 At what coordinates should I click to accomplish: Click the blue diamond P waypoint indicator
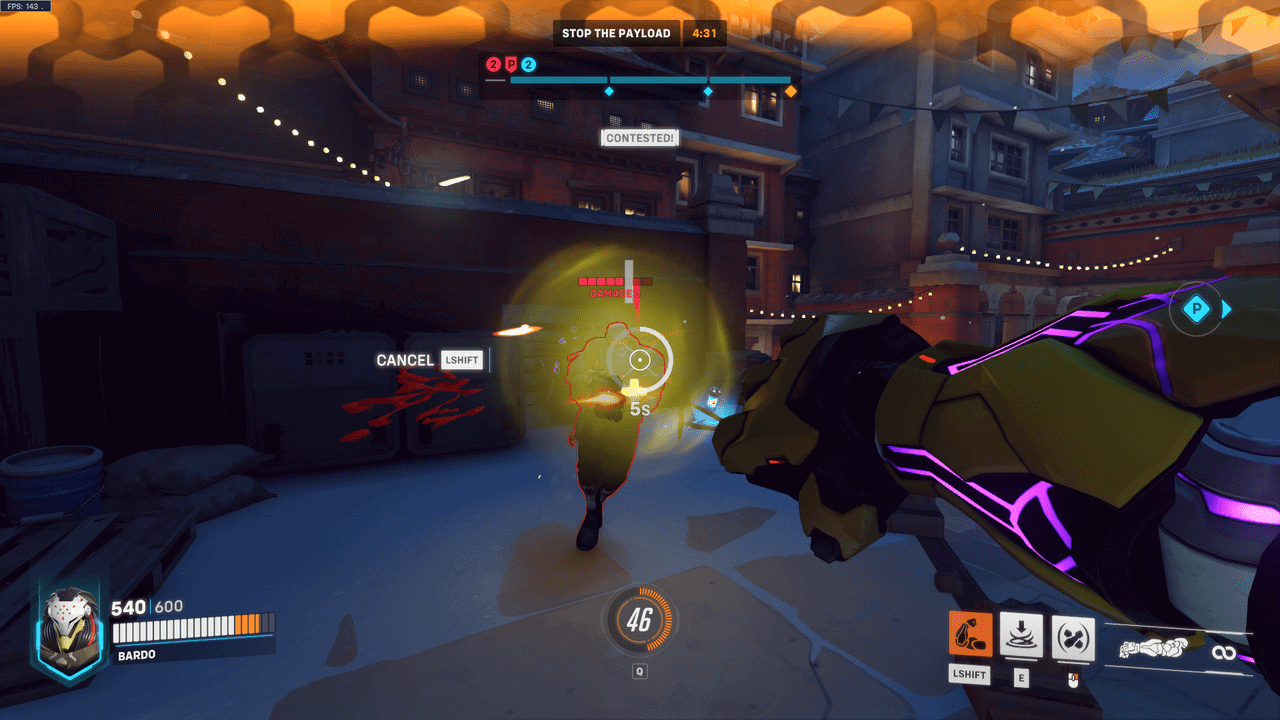point(1196,309)
